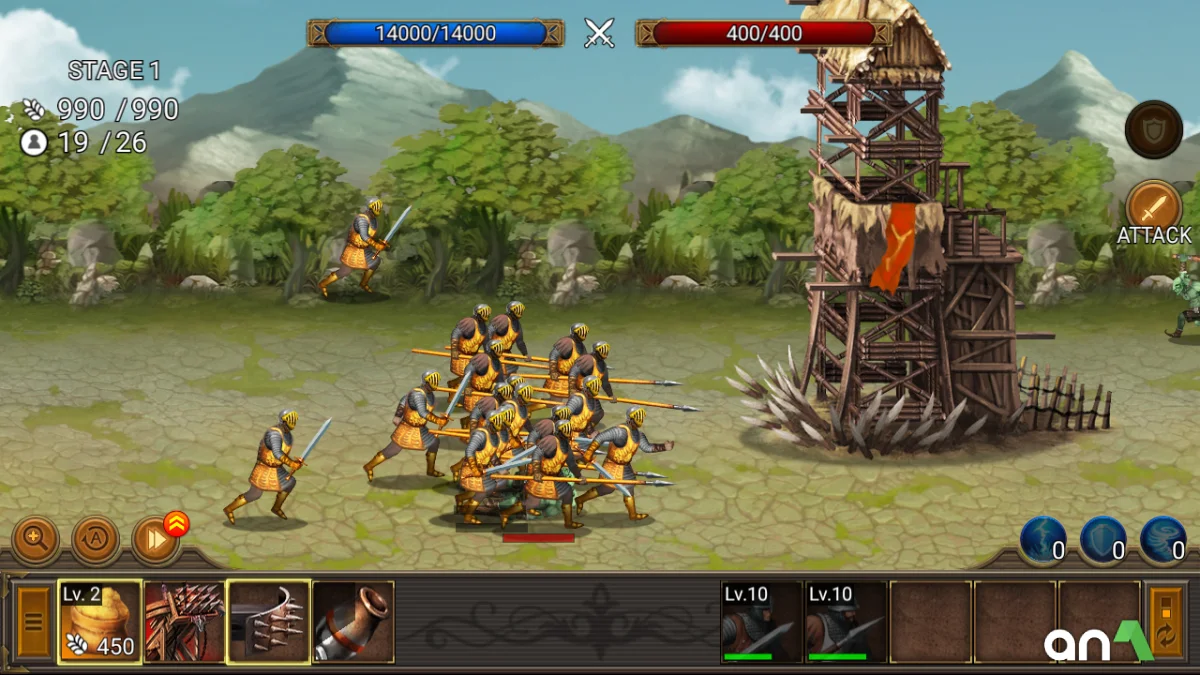
Task: Summon the Lv.10 soldier in red tunic
Action: pos(761,622)
